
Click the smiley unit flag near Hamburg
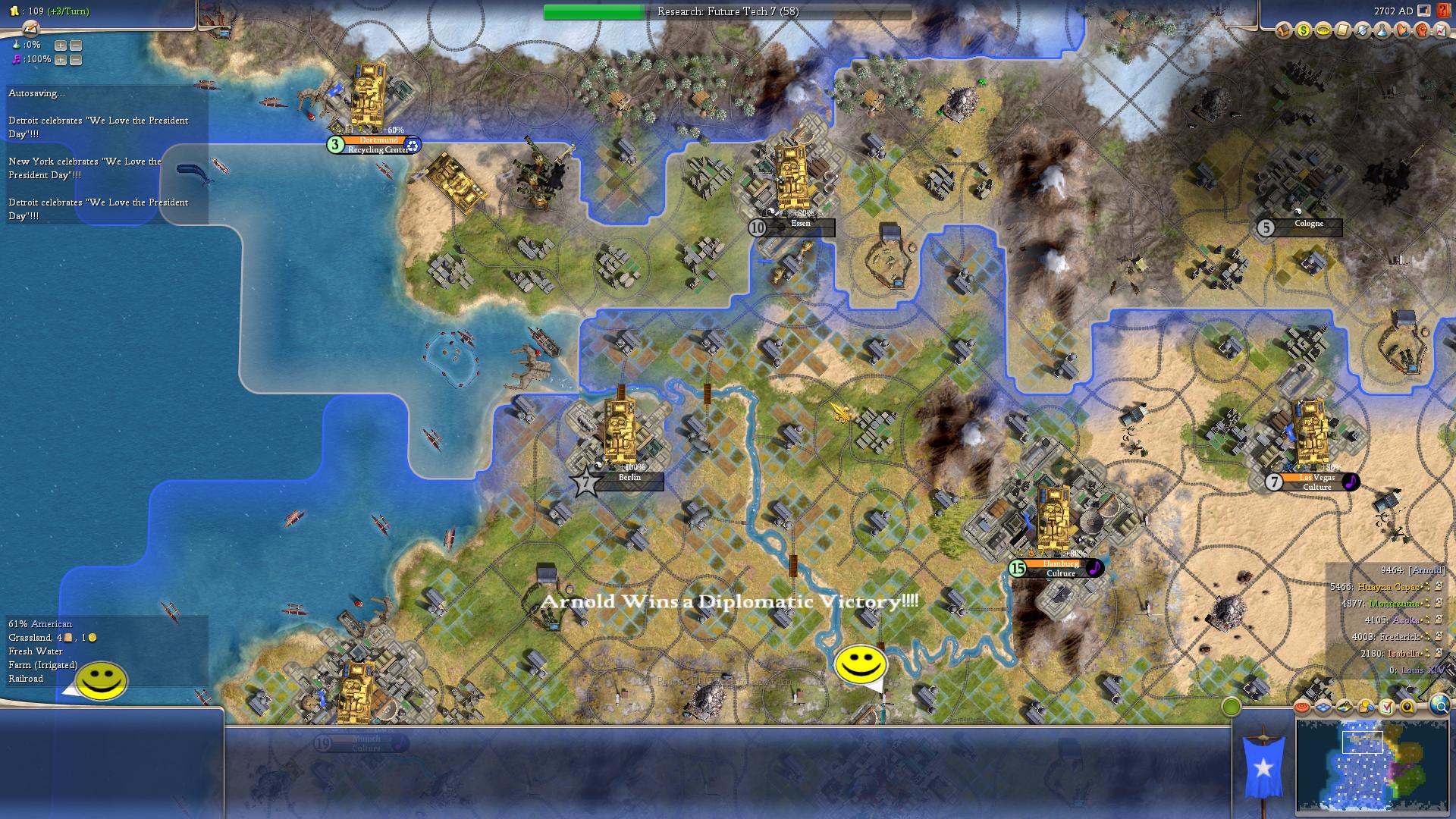[x=861, y=665]
